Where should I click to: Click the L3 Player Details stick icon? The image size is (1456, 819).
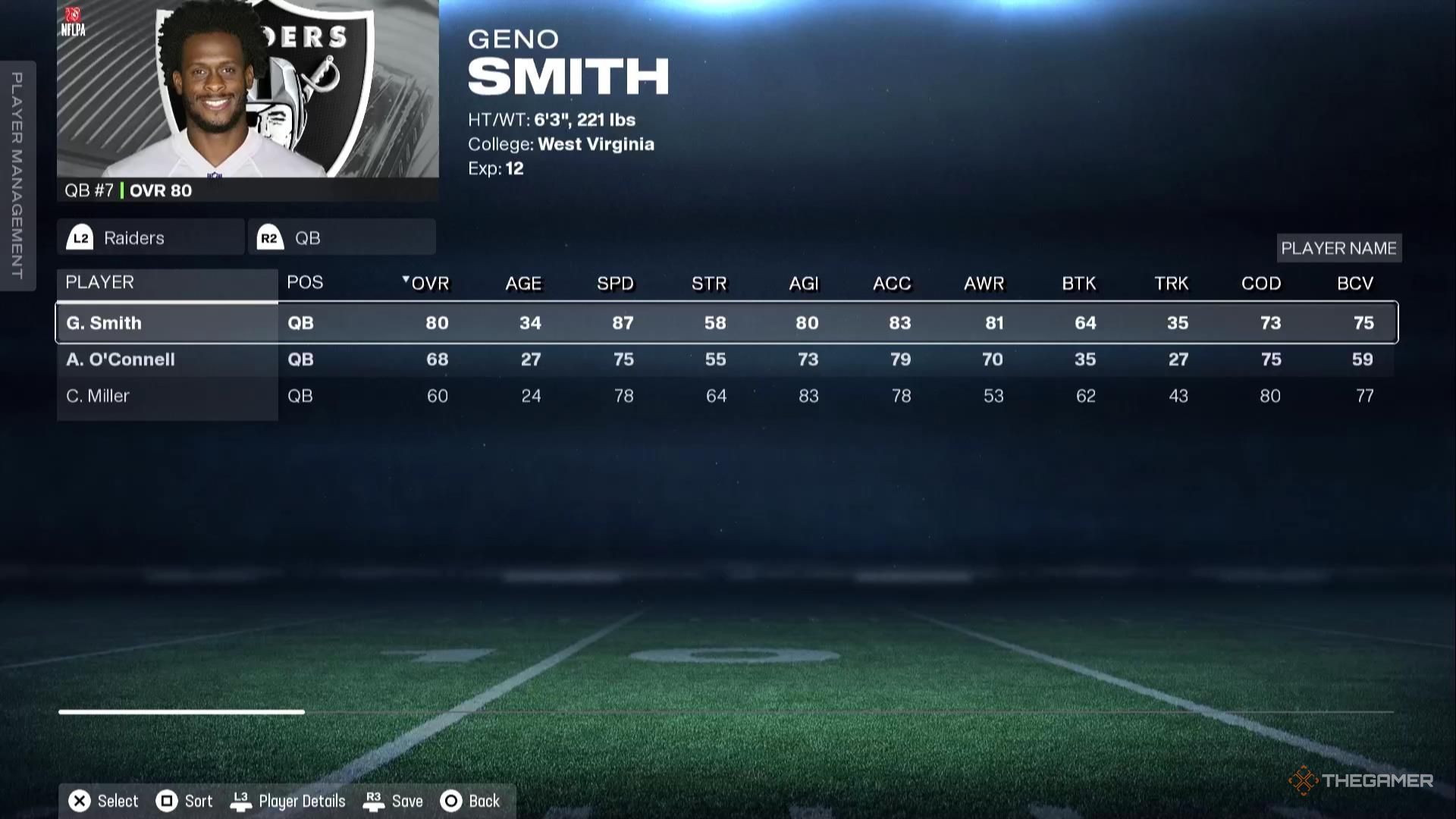click(242, 800)
